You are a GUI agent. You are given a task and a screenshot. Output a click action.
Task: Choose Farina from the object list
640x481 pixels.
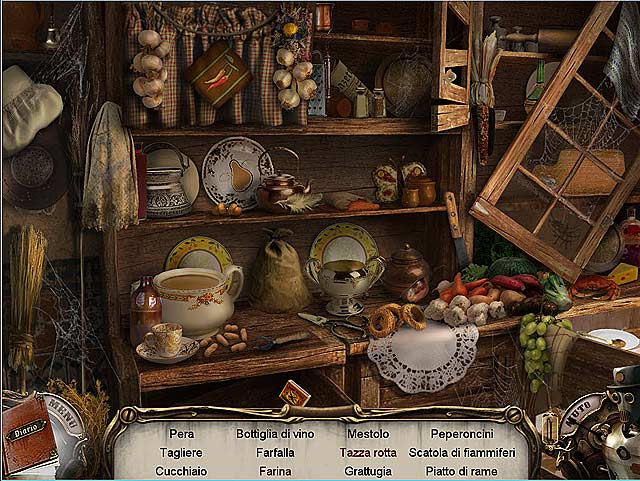[275, 470]
